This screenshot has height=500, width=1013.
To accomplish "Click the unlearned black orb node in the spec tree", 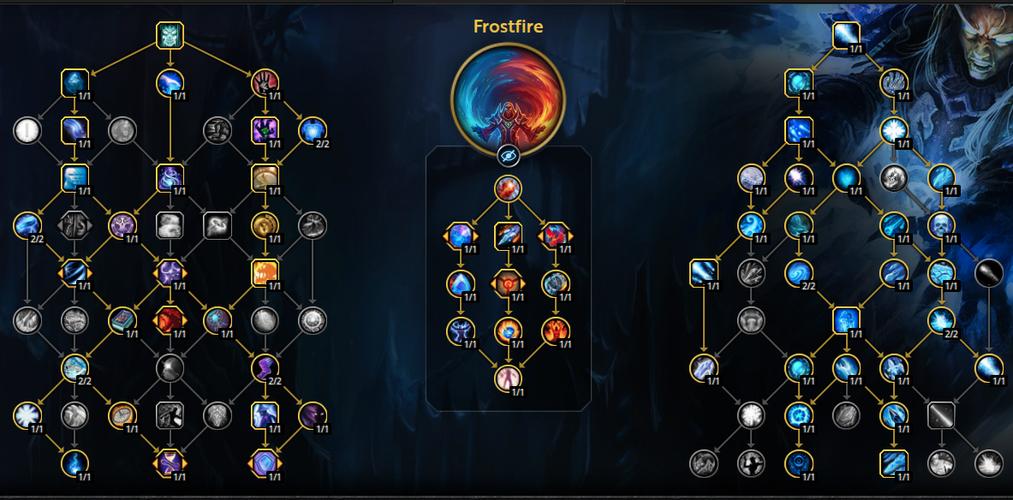I will click(x=987, y=271).
